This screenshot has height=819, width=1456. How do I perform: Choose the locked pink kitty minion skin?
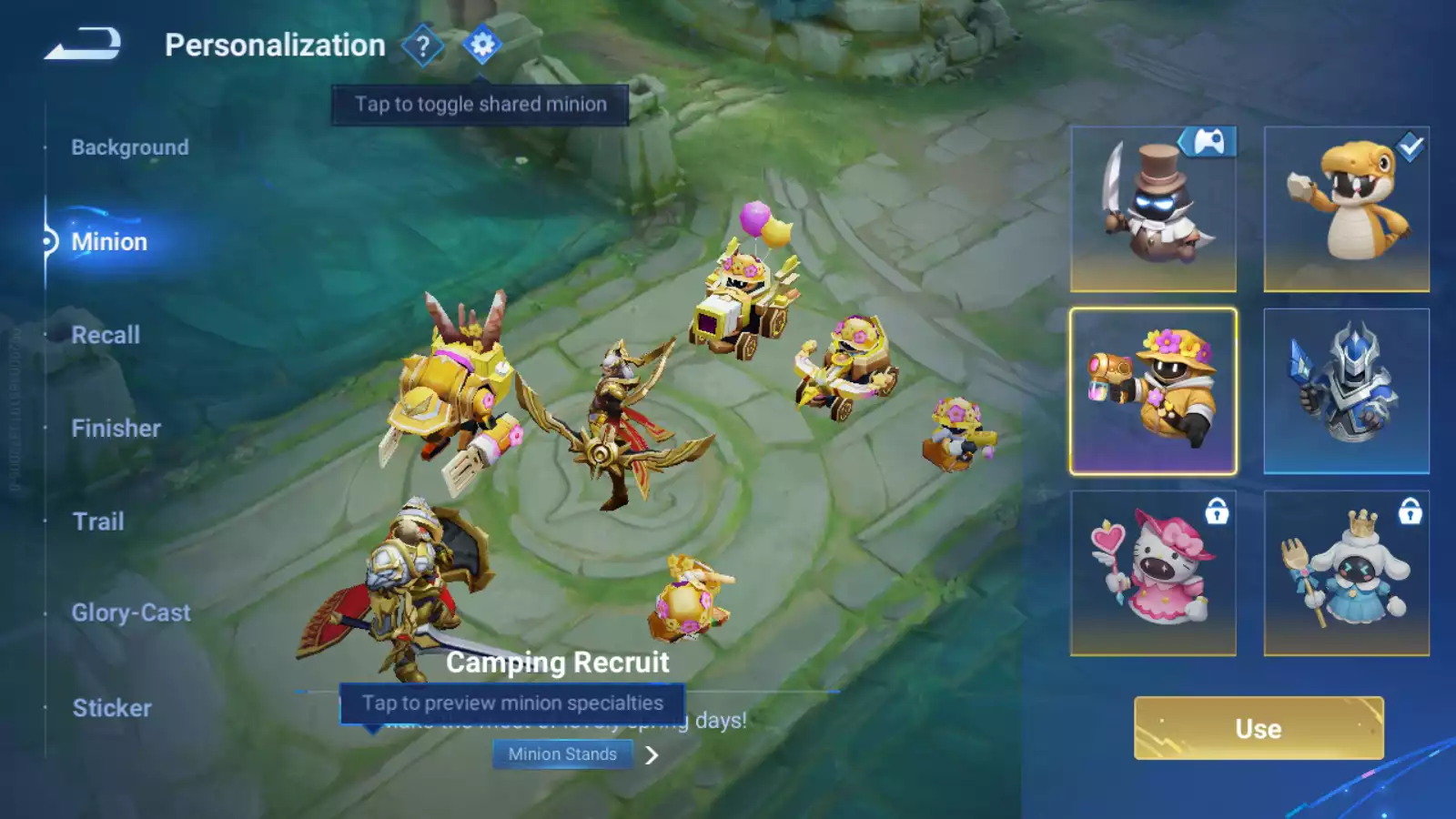tap(1153, 573)
